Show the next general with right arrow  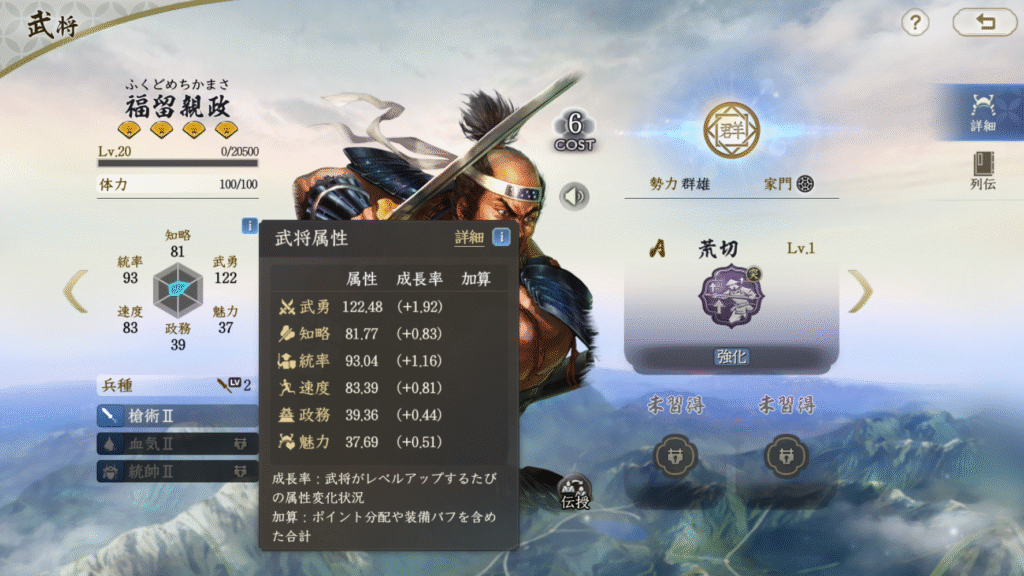point(860,291)
